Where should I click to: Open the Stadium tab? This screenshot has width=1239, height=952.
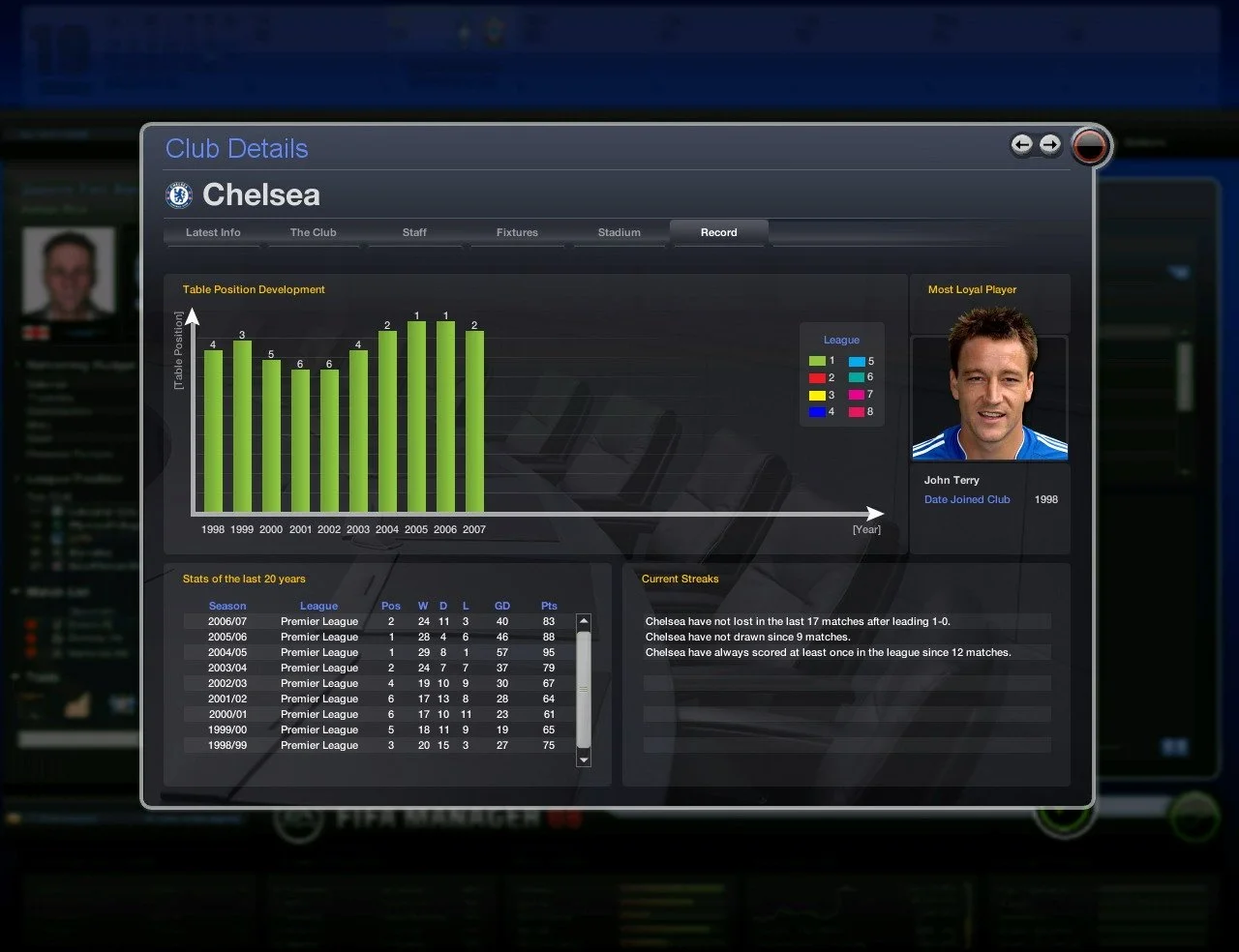click(619, 232)
